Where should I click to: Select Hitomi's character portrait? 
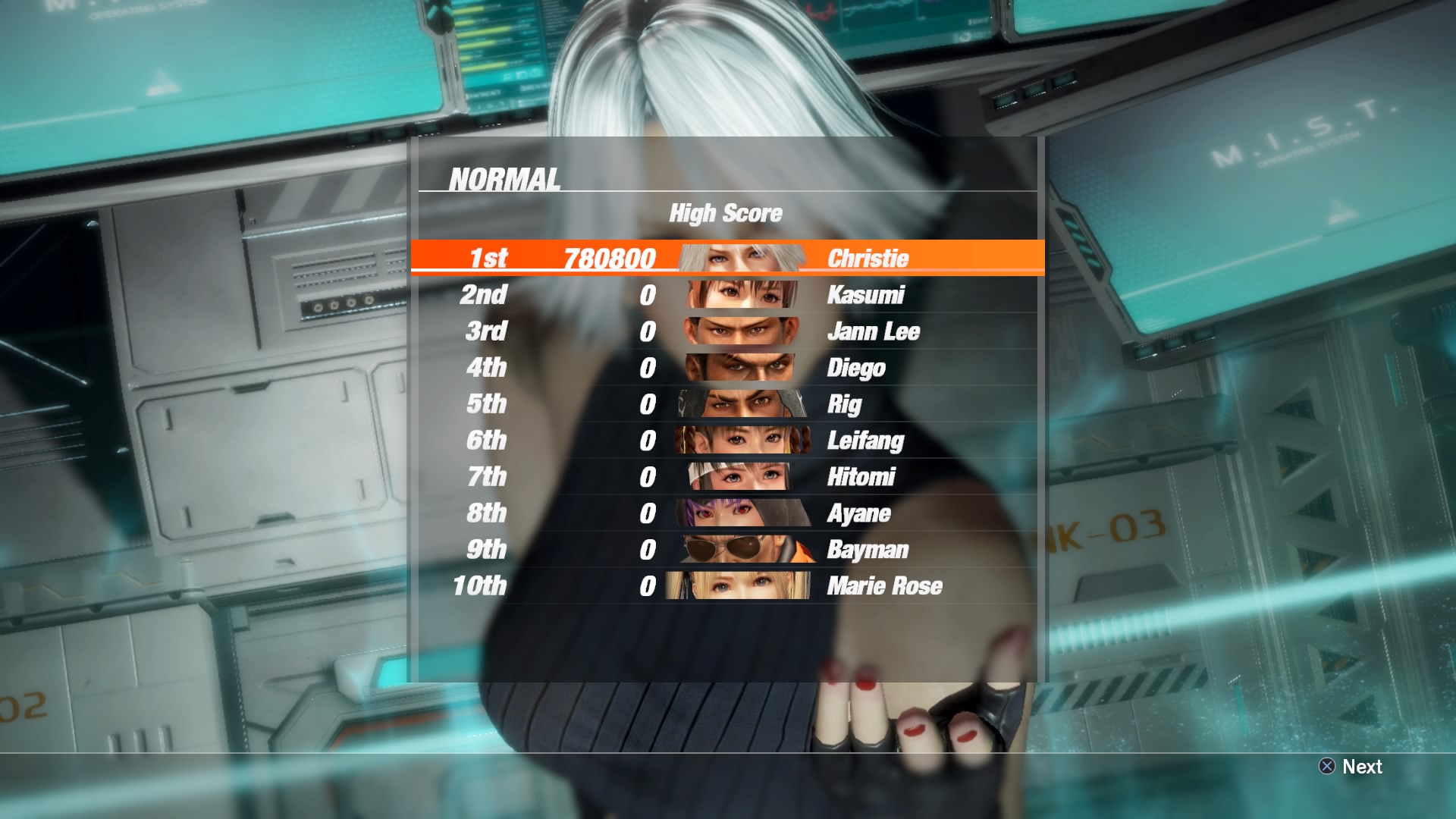point(739,477)
